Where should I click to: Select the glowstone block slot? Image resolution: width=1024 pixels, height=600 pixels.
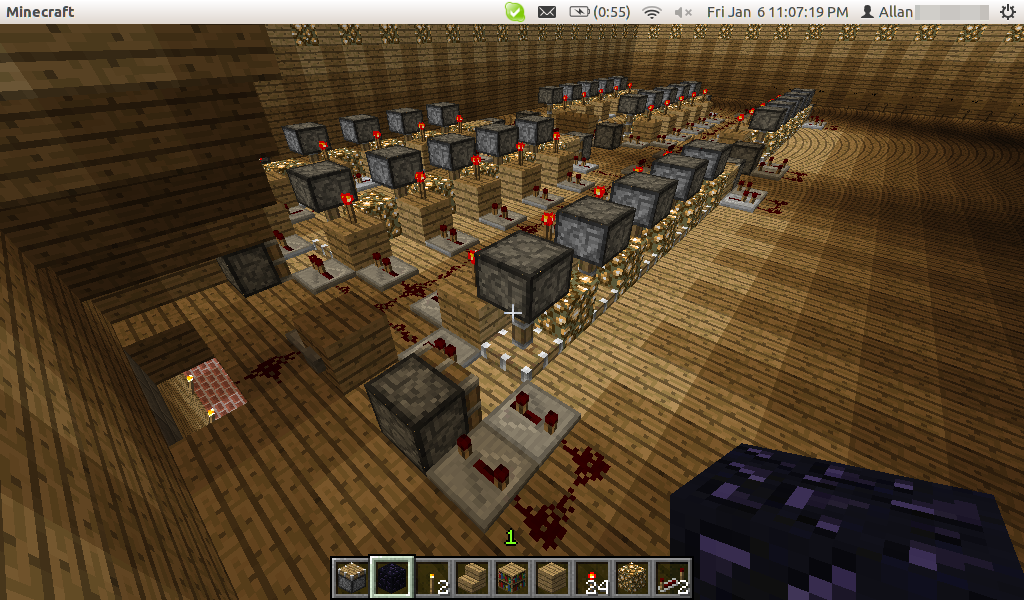[631, 578]
